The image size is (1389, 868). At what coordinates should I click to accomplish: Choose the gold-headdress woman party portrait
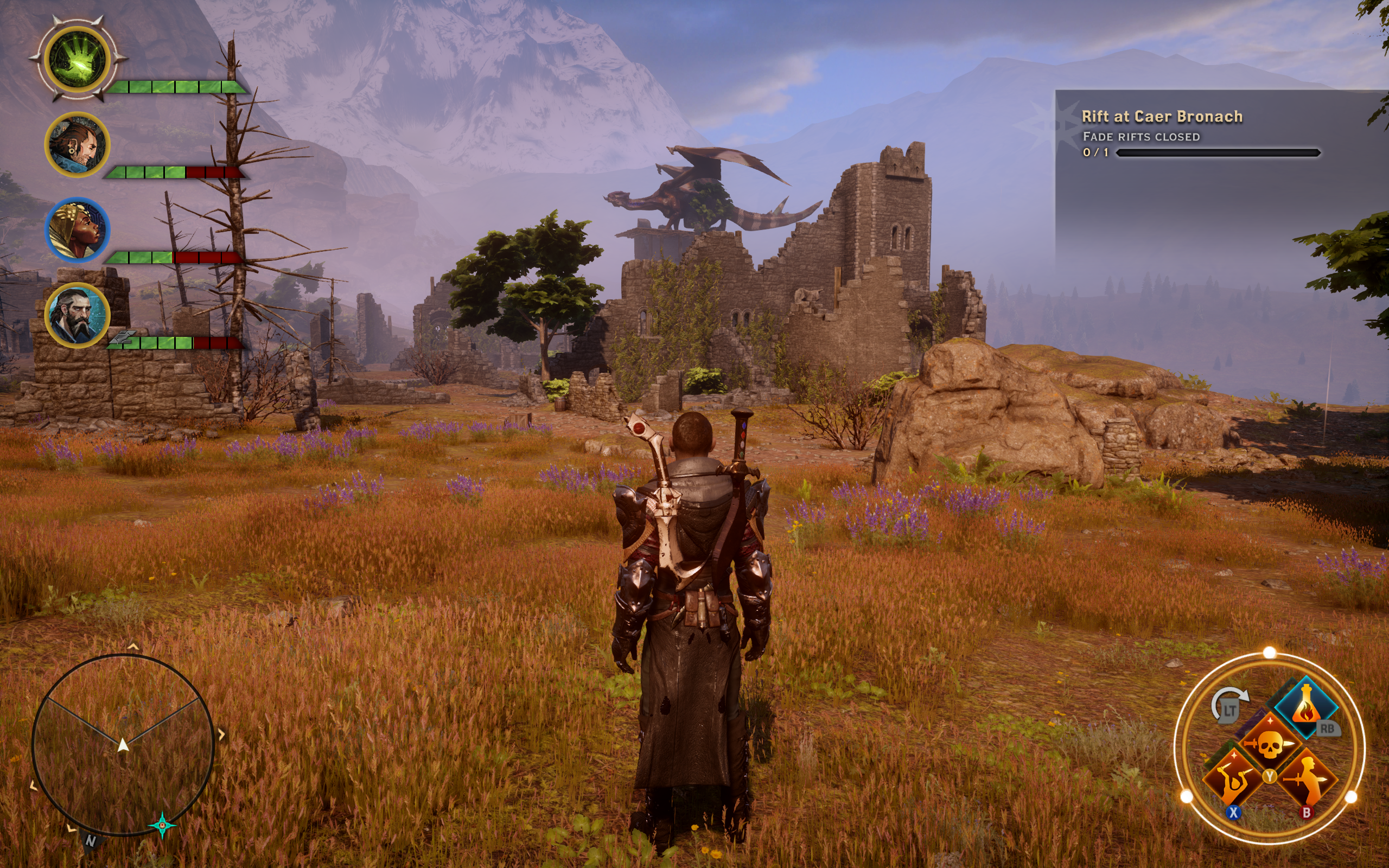(x=77, y=229)
